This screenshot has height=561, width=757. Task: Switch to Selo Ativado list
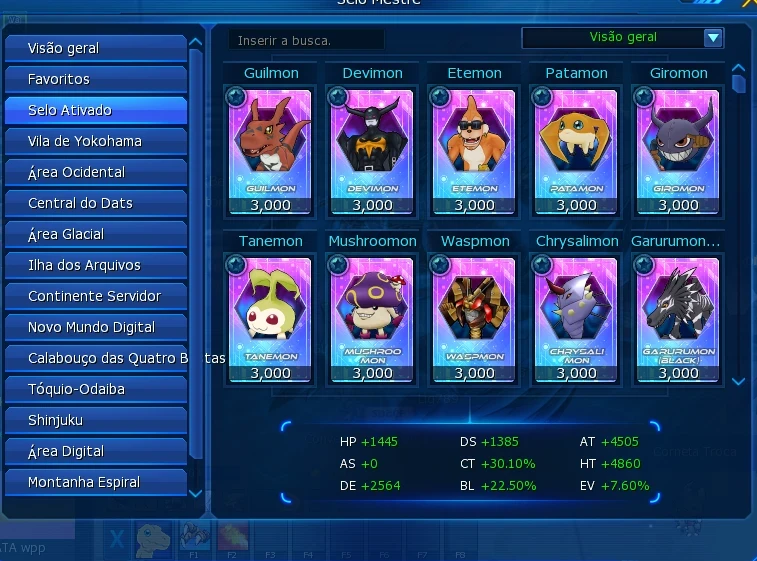[95, 110]
